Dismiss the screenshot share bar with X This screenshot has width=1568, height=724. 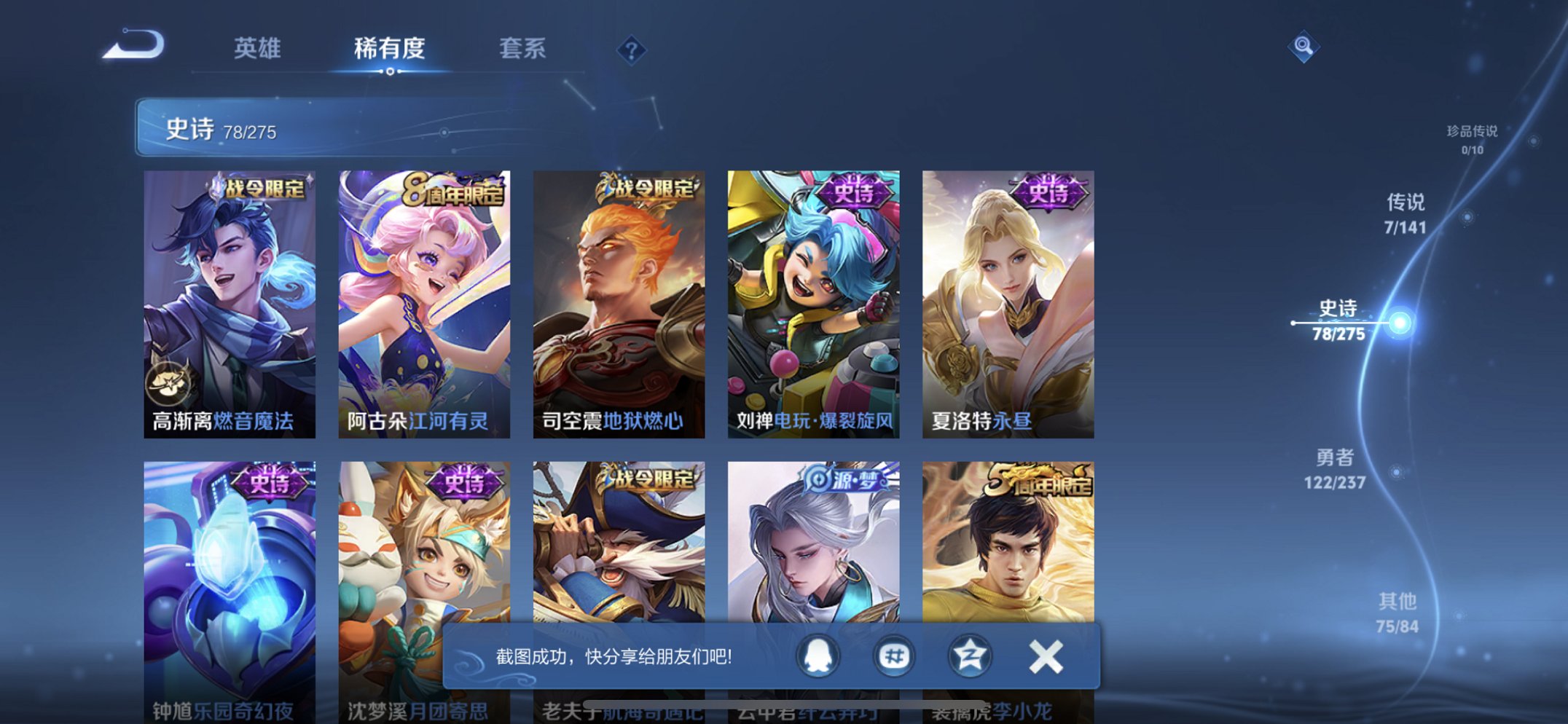pos(1045,656)
